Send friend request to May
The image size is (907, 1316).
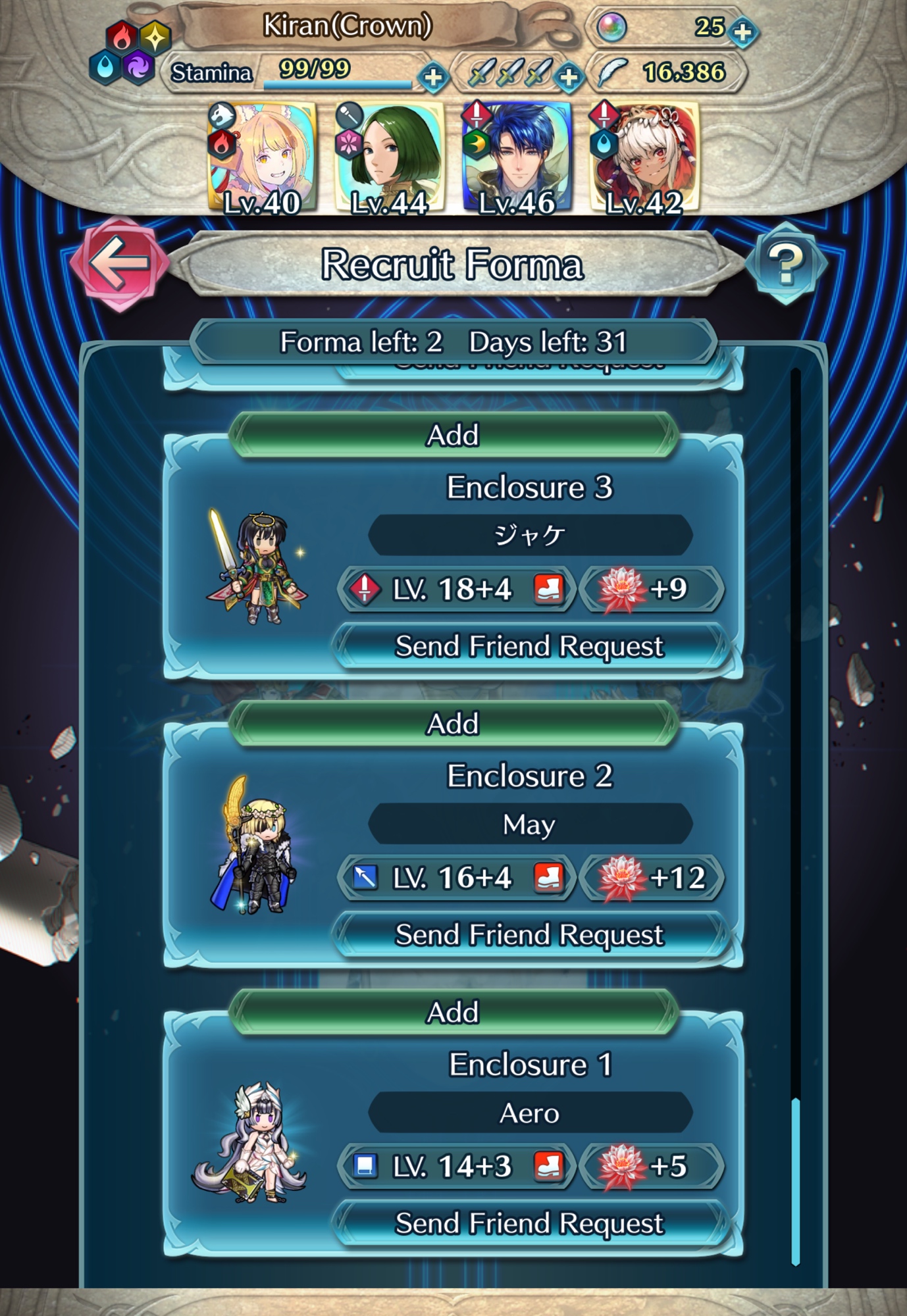(529, 934)
